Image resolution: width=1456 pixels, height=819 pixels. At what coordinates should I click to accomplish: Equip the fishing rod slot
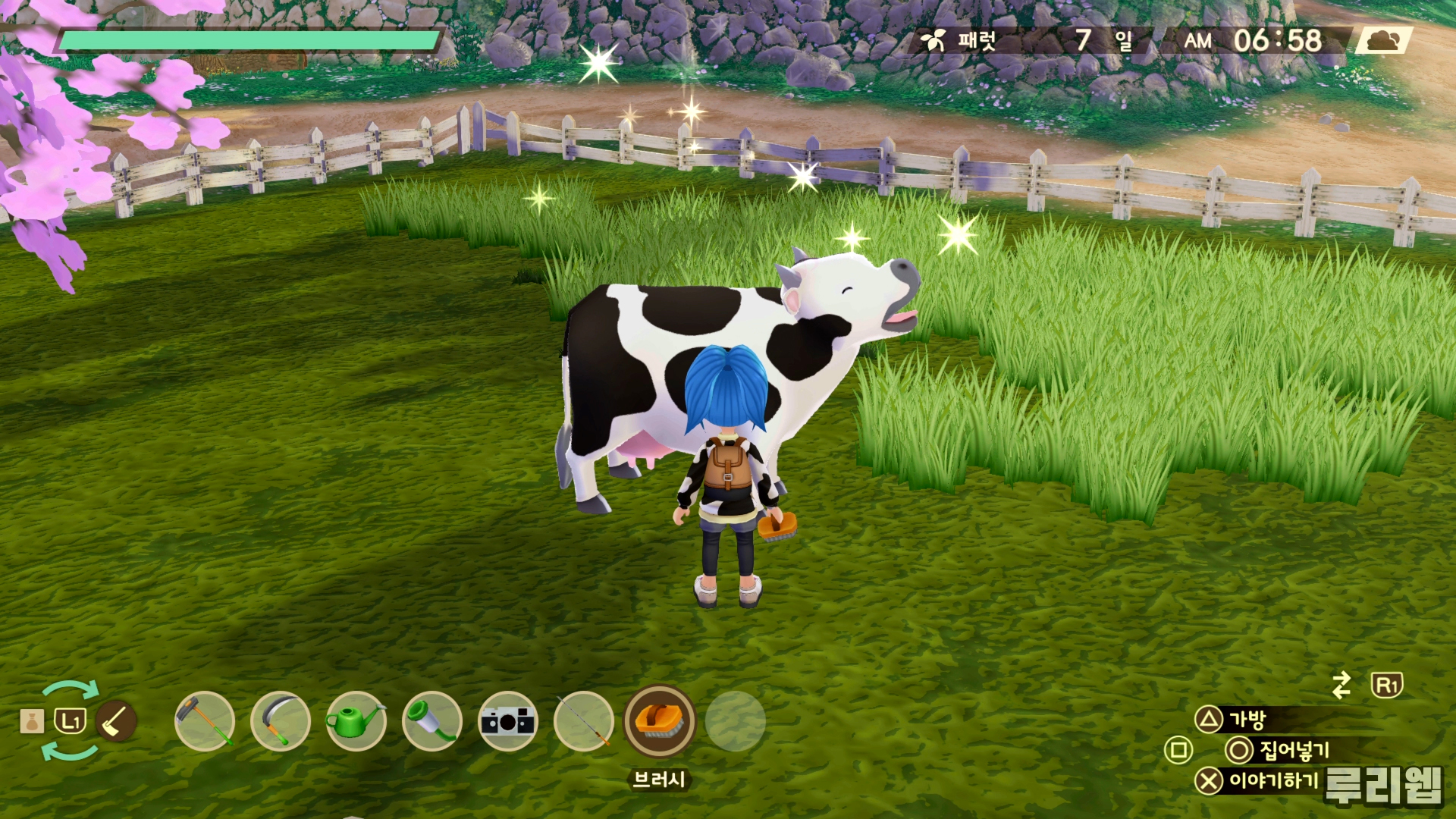[x=583, y=720]
